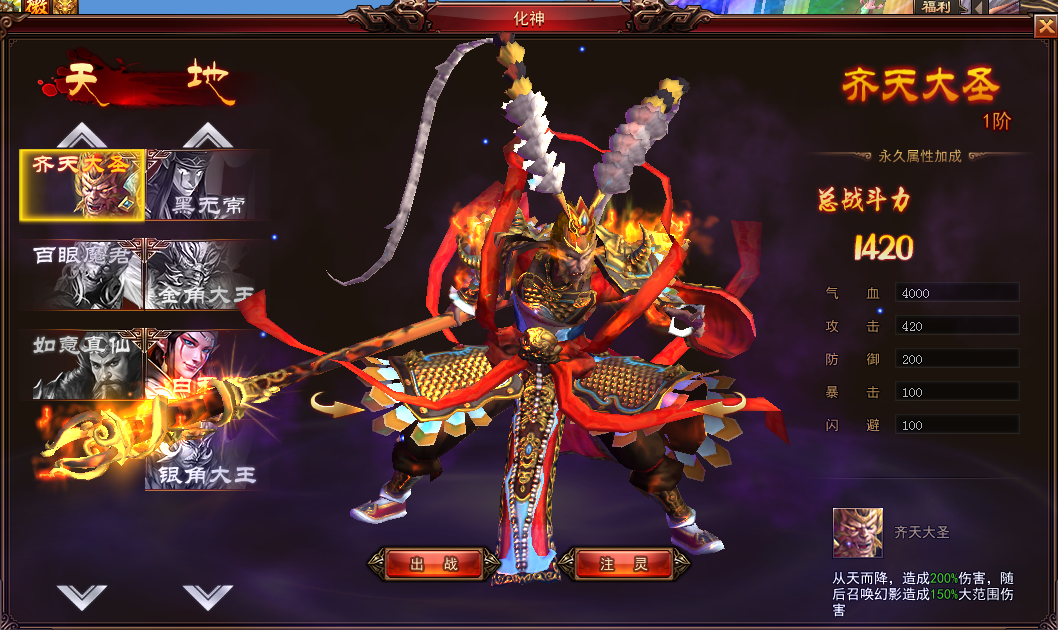Select the 黑无常 portrait card
The image size is (1058, 630).
click(x=208, y=185)
